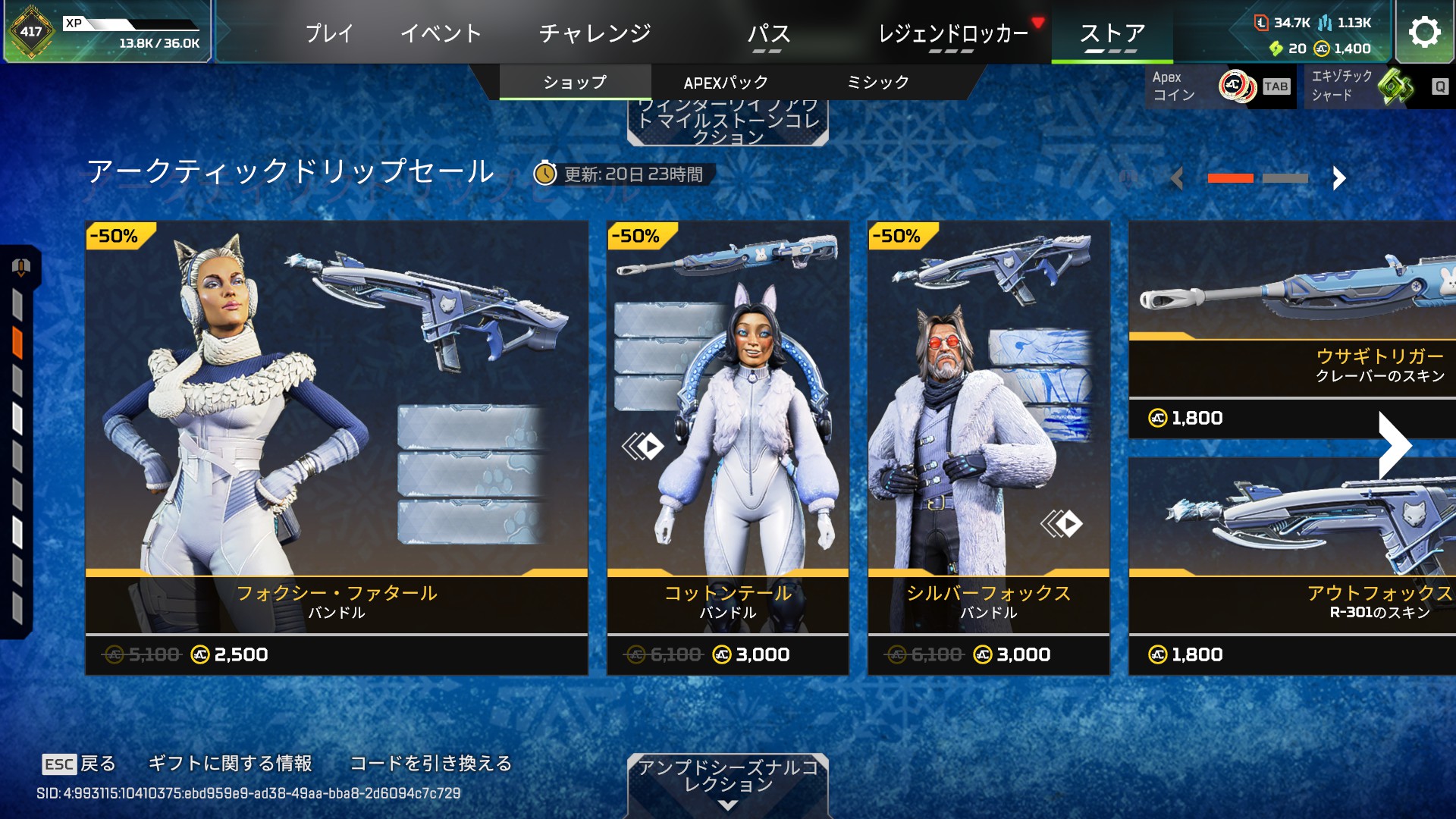Screen dimensions: 1456x819
Task: Select the ウサギトリガー Kraber skin
Action: pos(1291,330)
